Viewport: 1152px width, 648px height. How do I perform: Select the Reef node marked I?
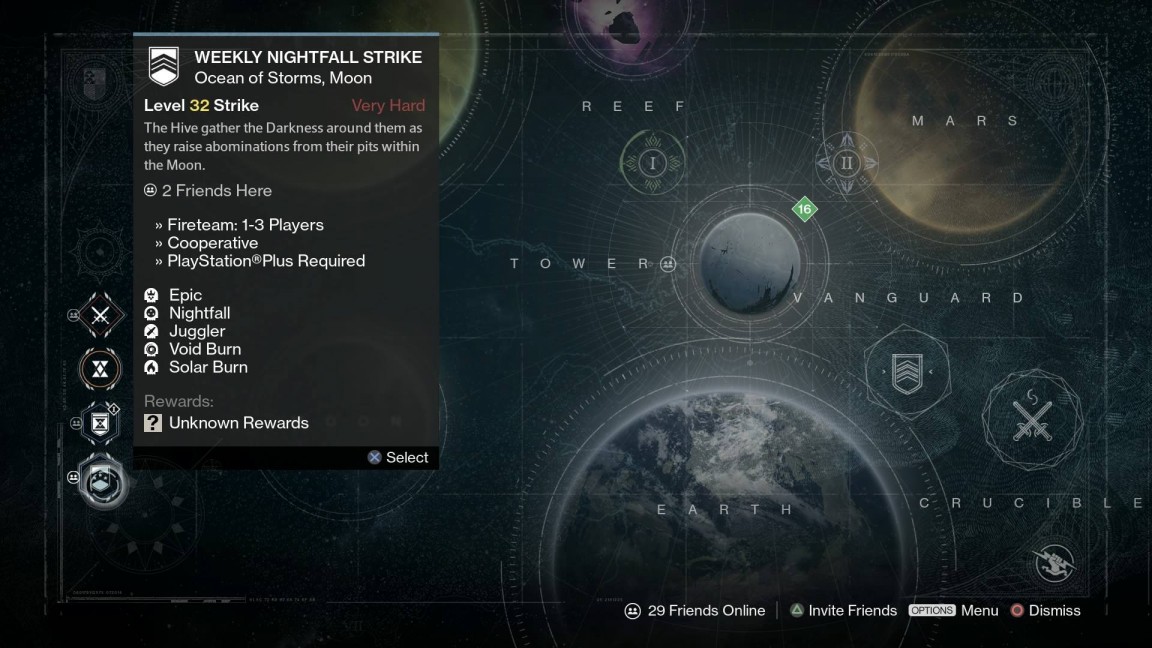pos(653,163)
